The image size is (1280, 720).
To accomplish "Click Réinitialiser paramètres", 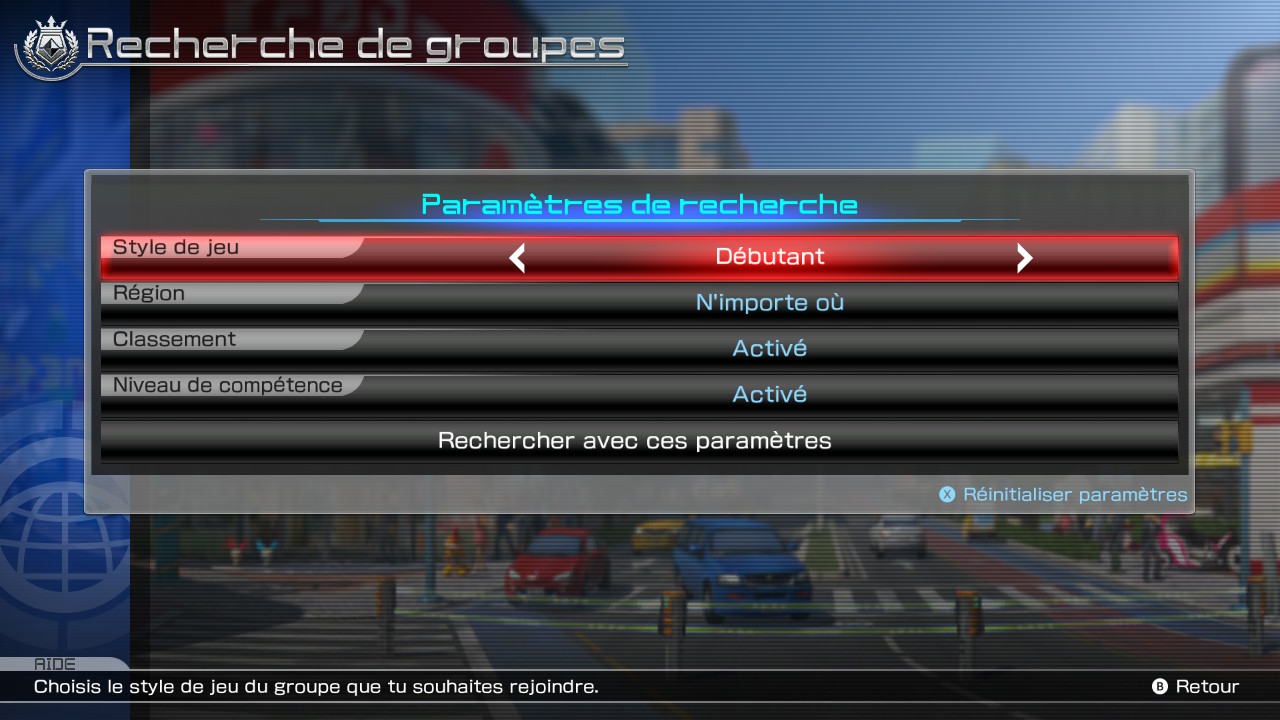I will (1064, 495).
